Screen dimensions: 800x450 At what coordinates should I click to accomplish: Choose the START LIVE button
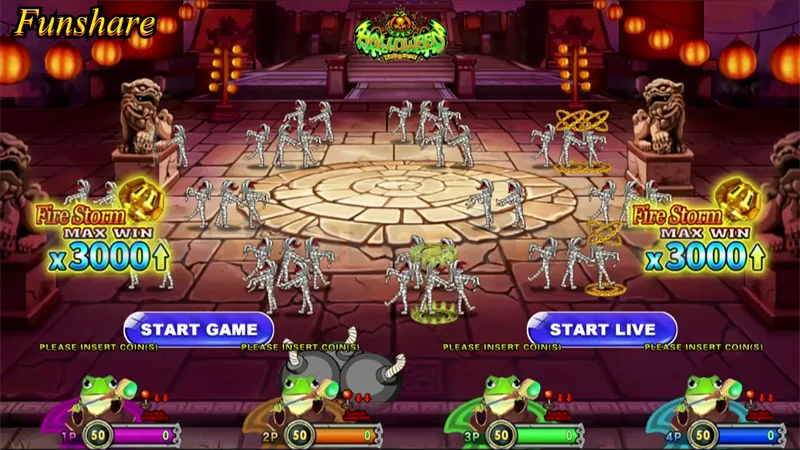coord(602,328)
